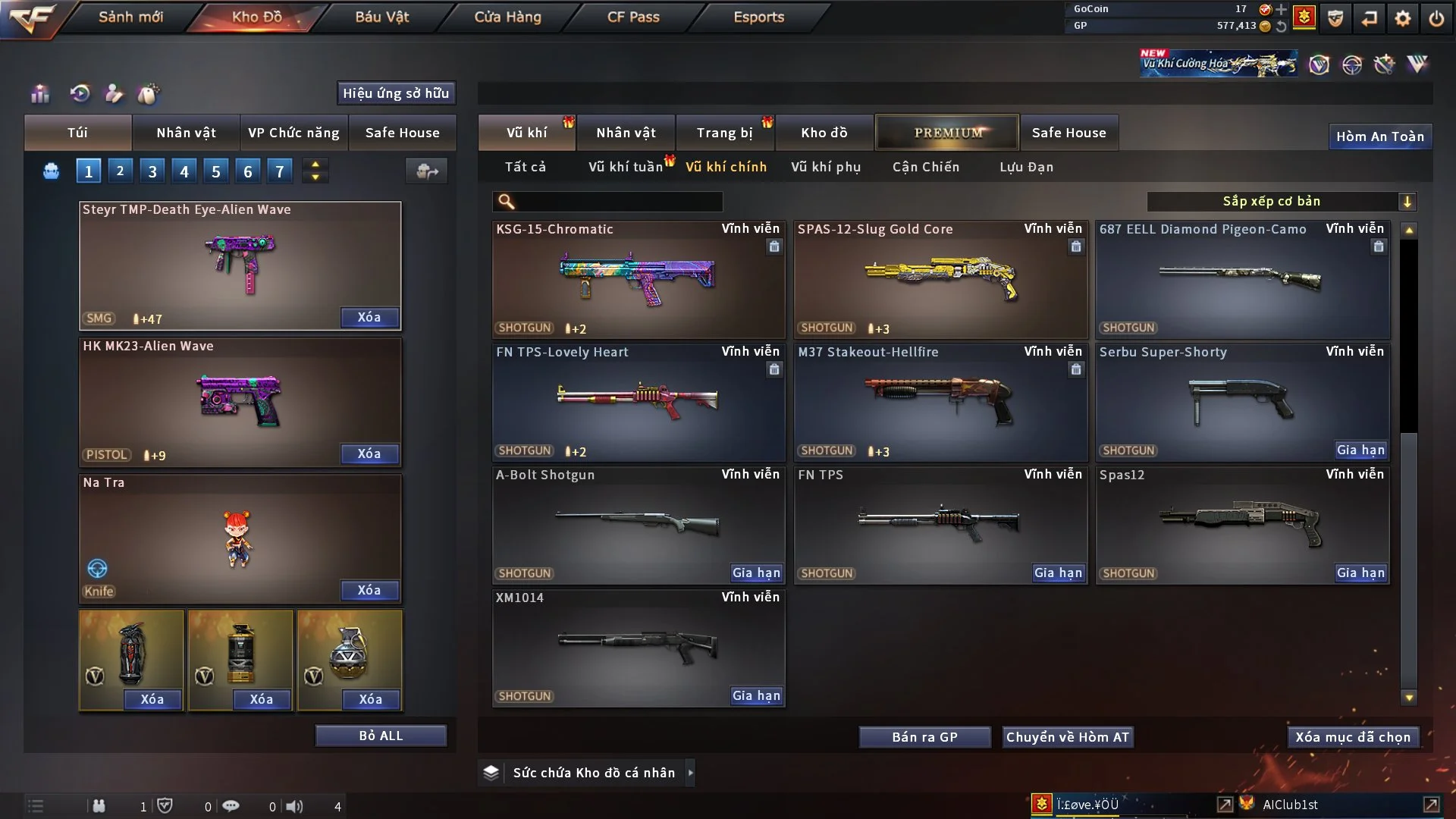1456x819 pixels.
Task: Delete selected items with Xóa mục đã chọn
Action: point(1353,737)
